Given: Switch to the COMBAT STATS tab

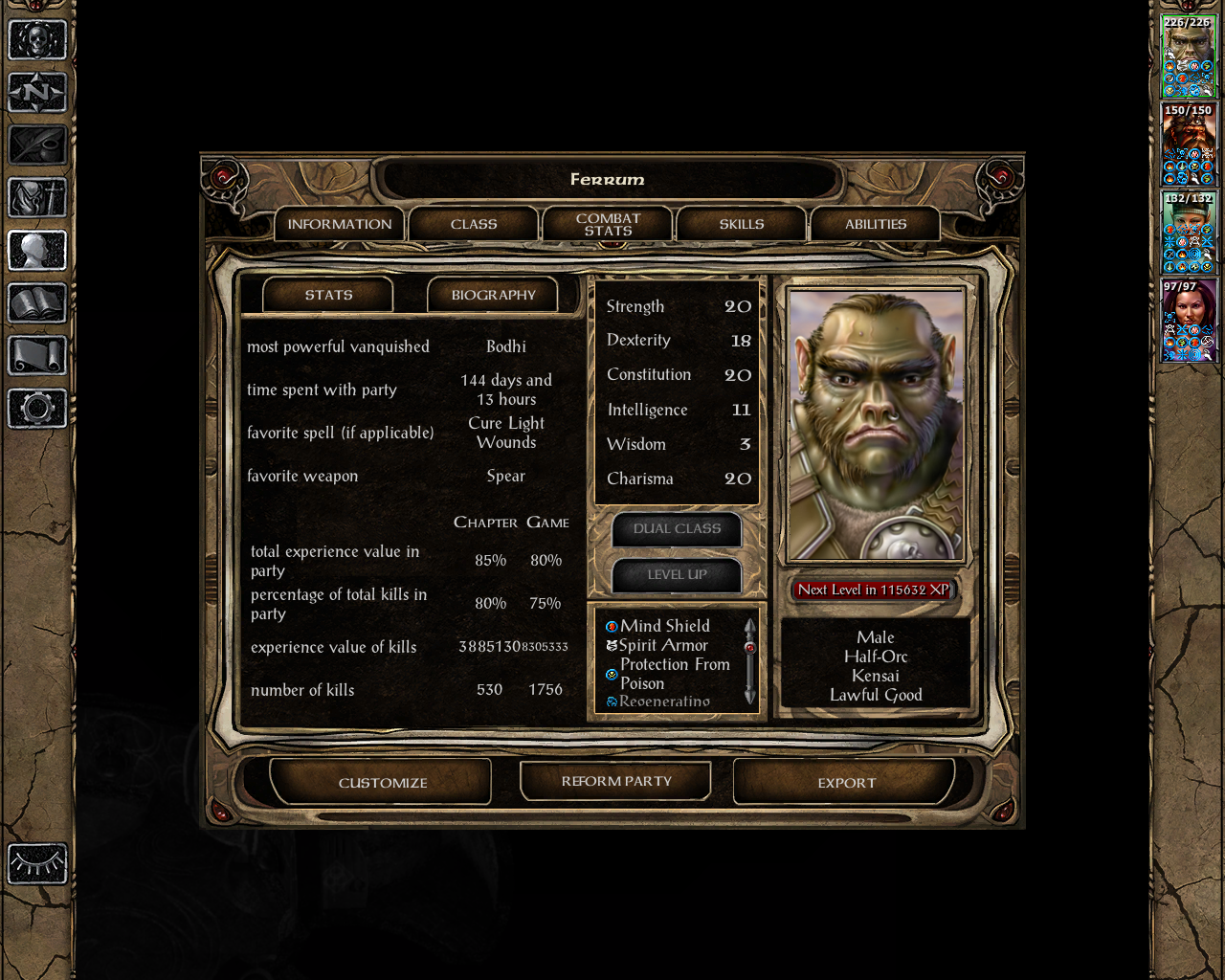Looking at the screenshot, I should click(607, 223).
